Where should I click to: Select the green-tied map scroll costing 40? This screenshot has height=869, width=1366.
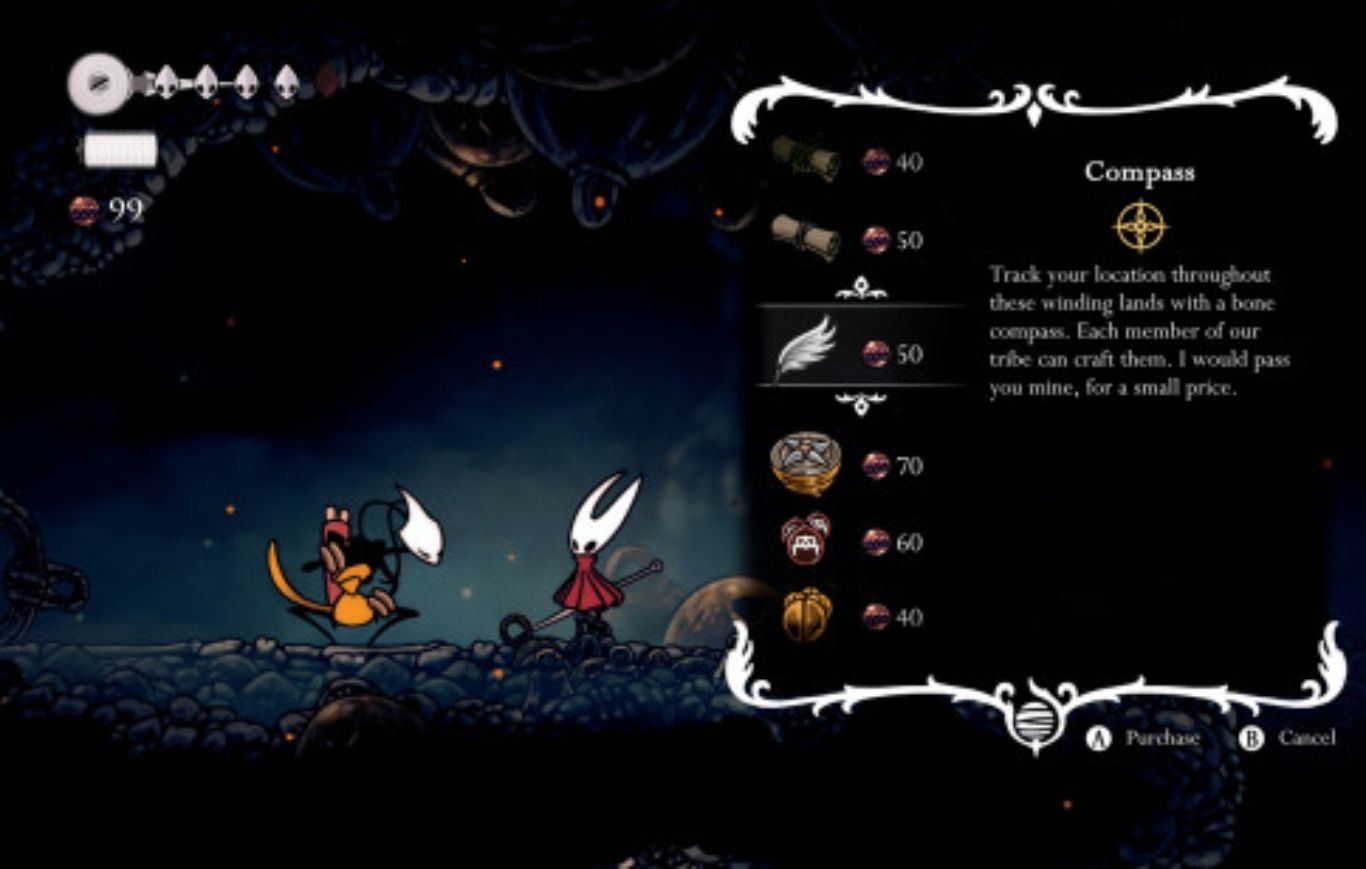[806, 160]
